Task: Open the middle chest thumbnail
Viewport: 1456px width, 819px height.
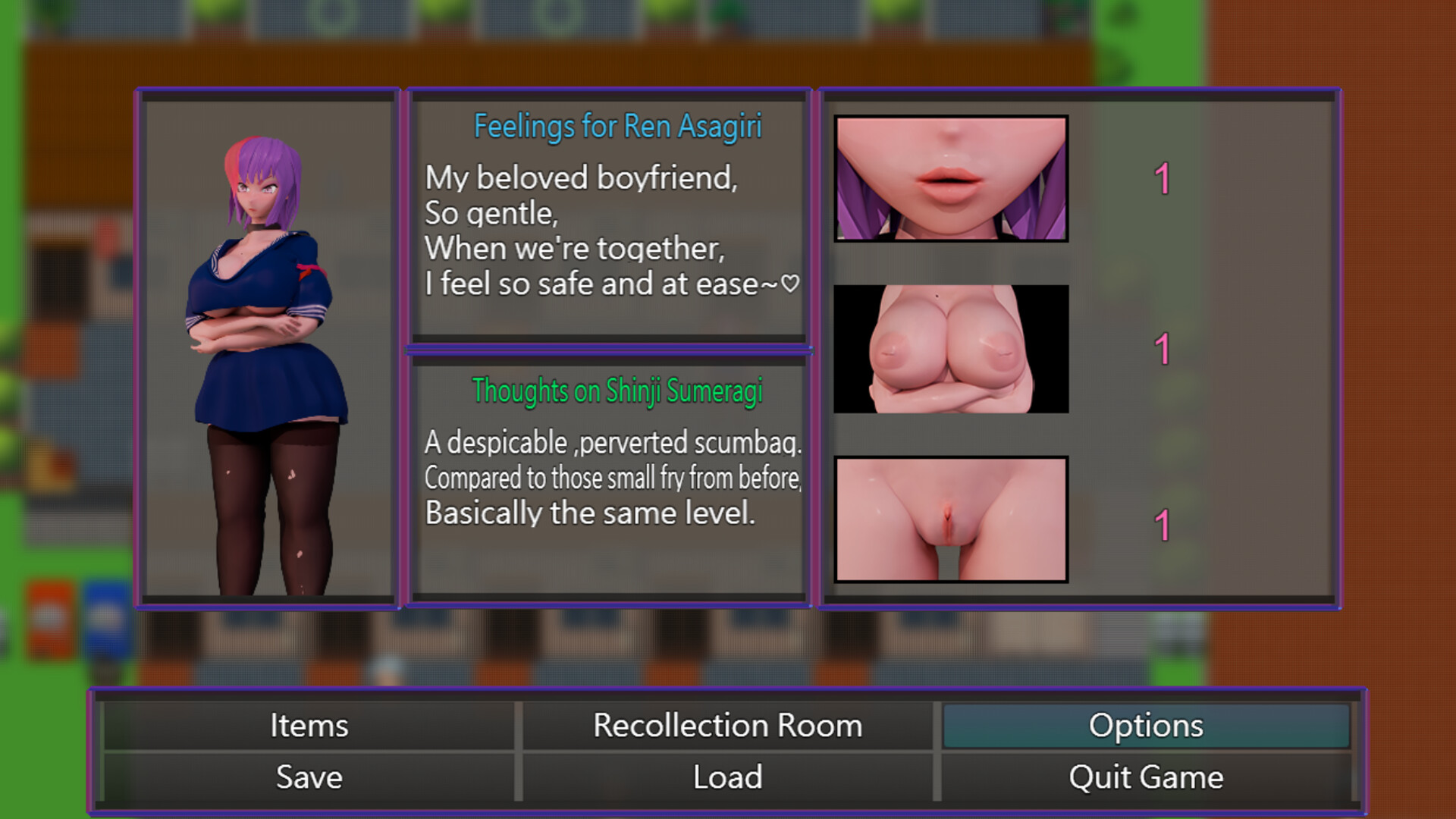Action: click(950, 350)
